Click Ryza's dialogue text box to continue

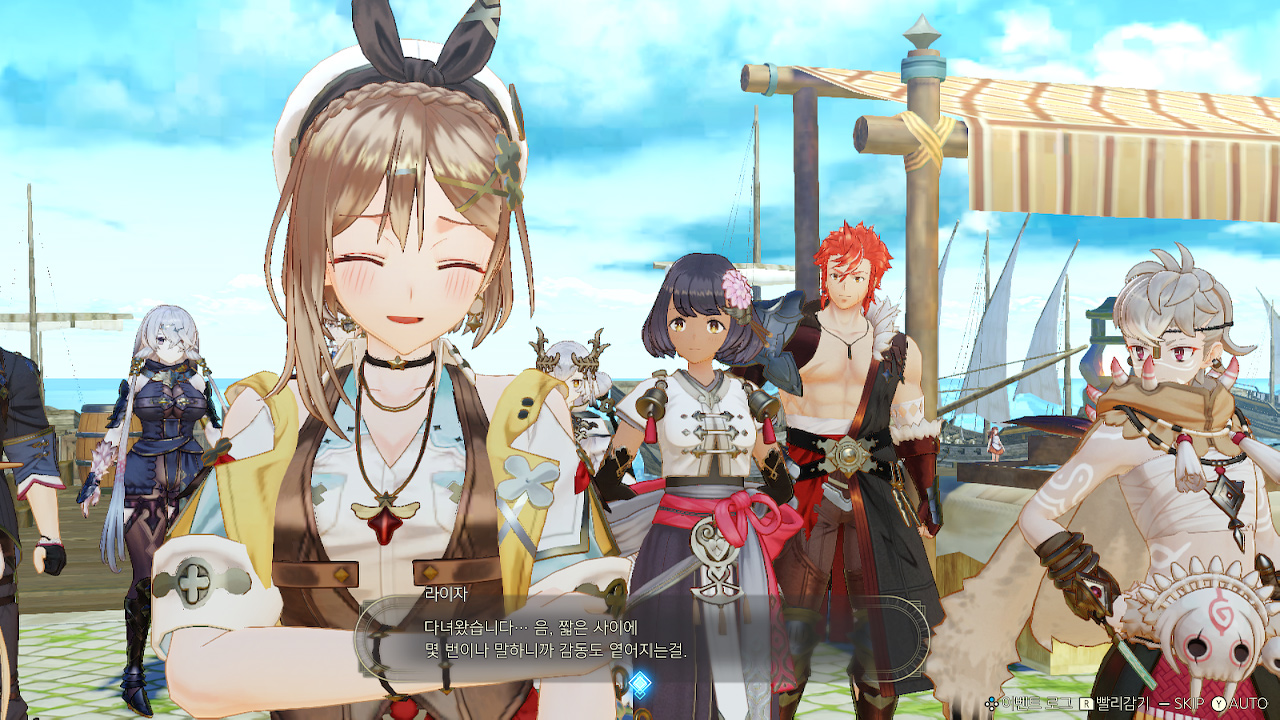click(640, 640)
